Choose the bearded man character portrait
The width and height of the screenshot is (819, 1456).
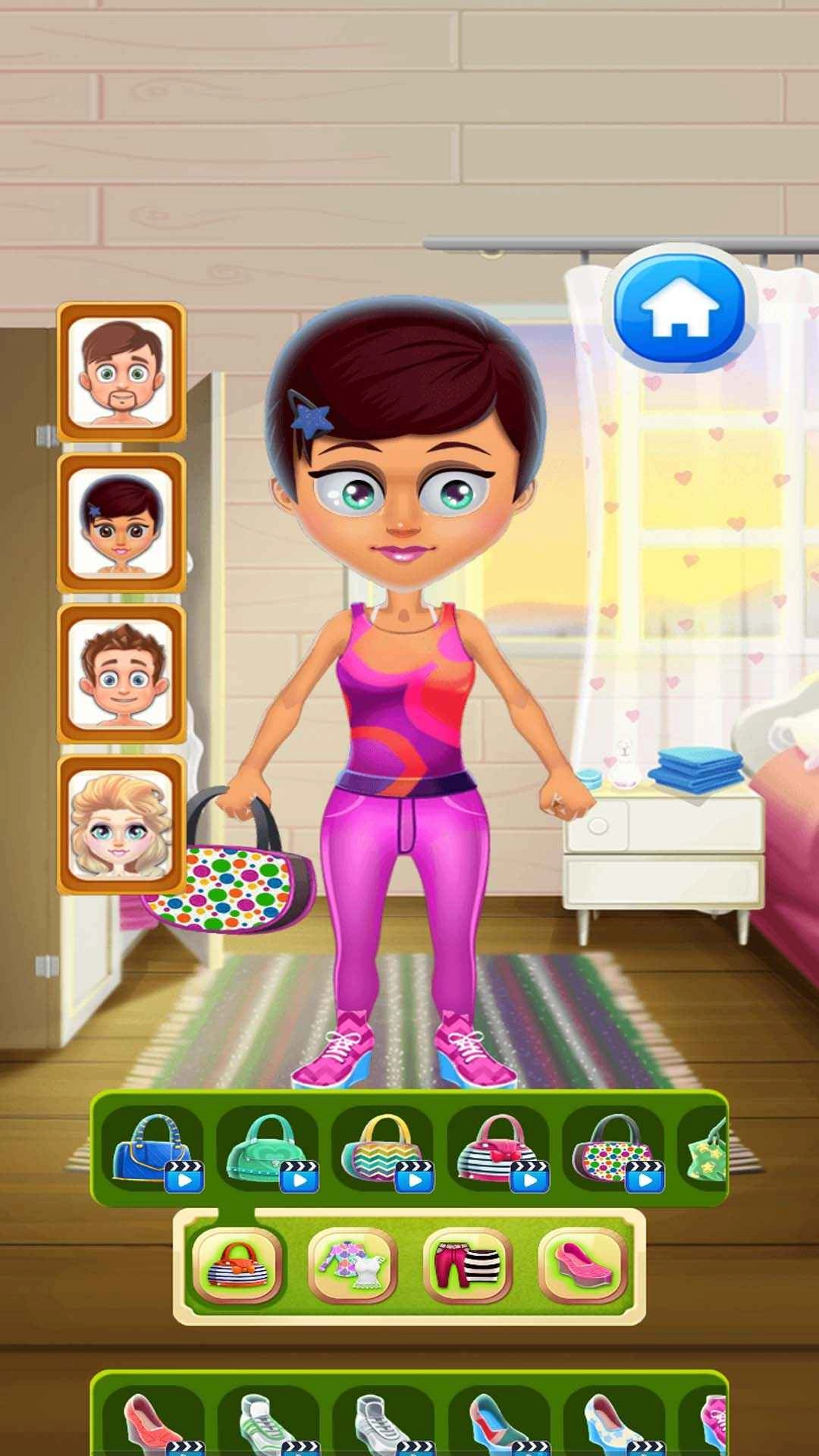121,372
